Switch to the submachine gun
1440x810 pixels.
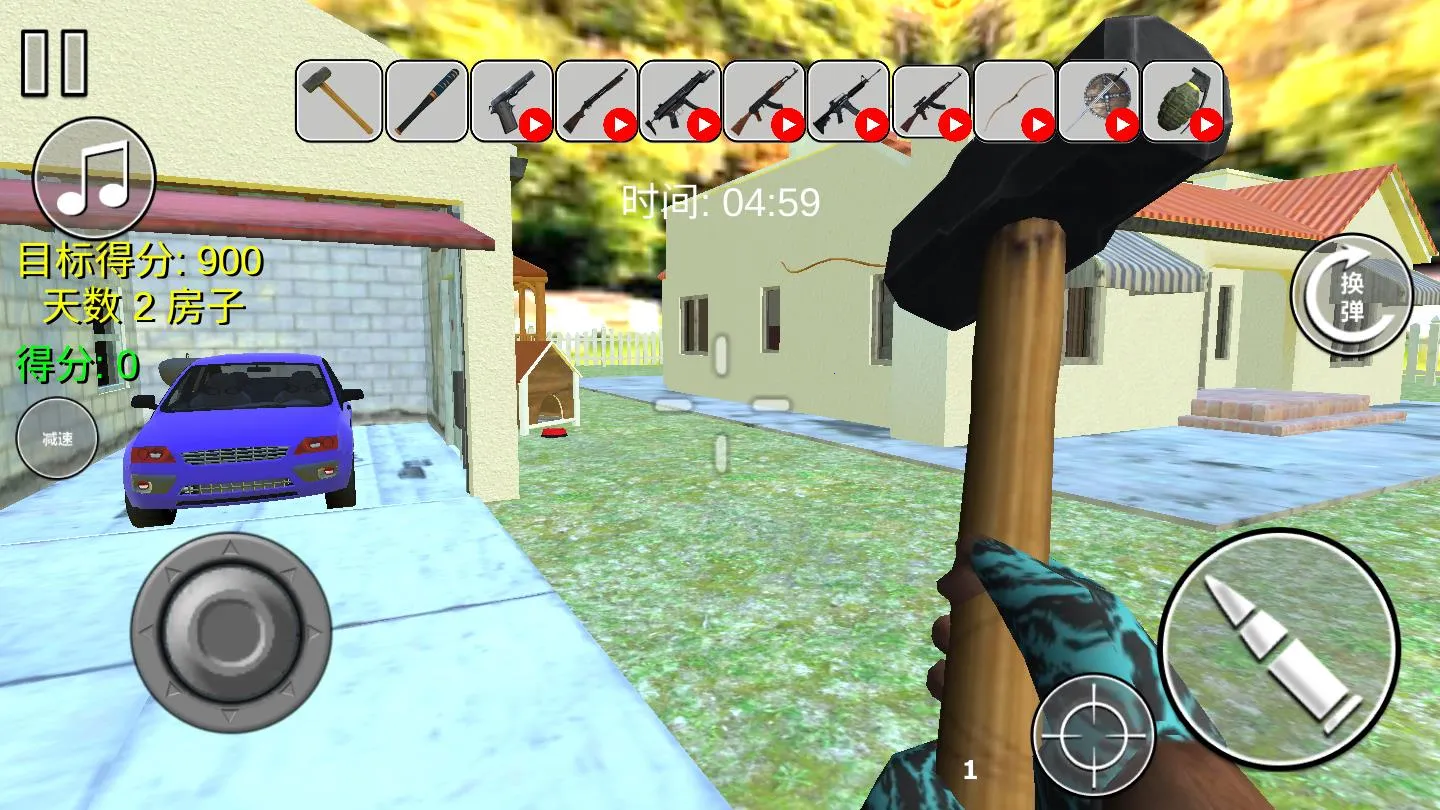(x=680, y=100)
